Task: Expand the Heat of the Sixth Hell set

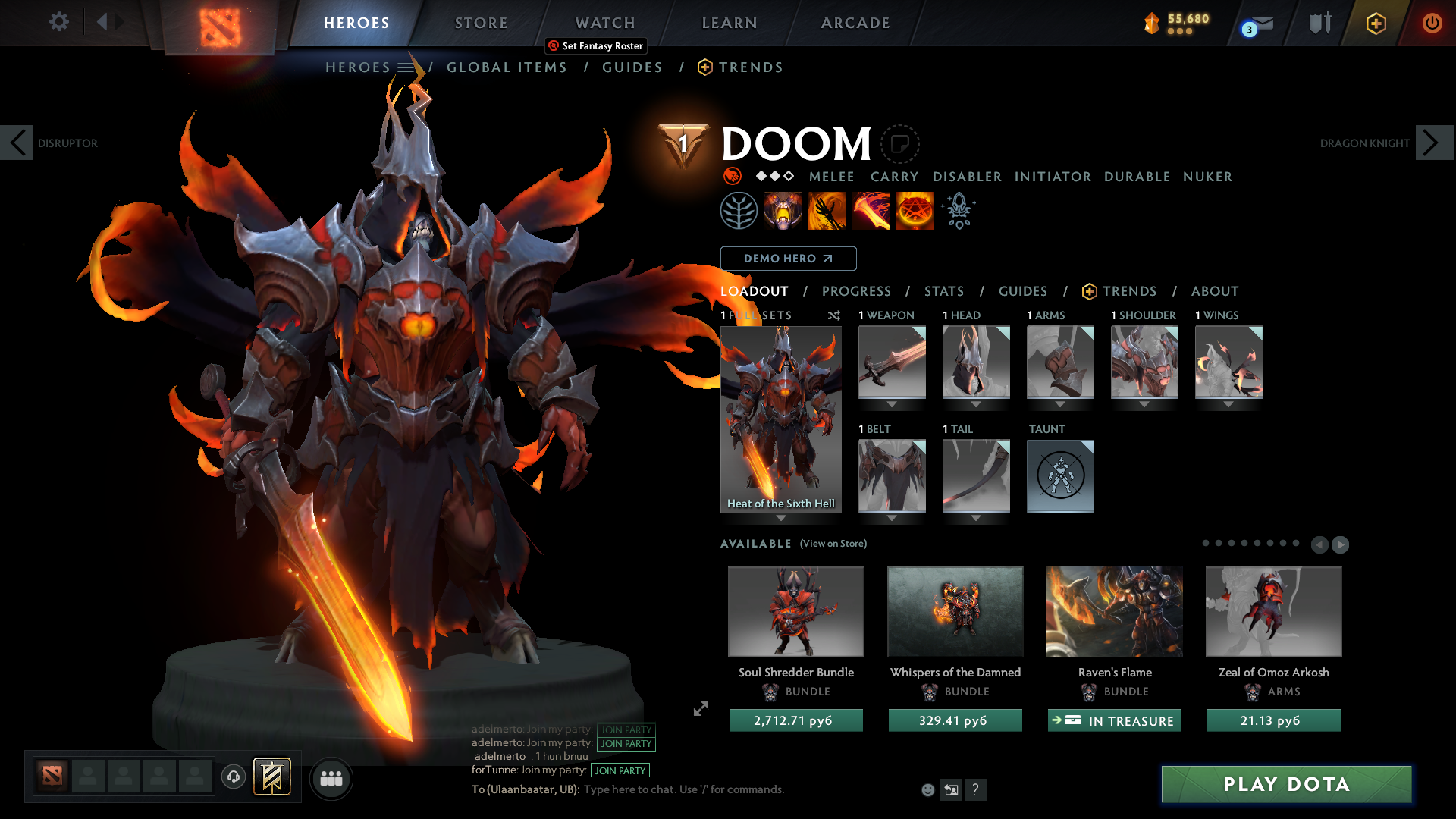Action: [781, 516]
